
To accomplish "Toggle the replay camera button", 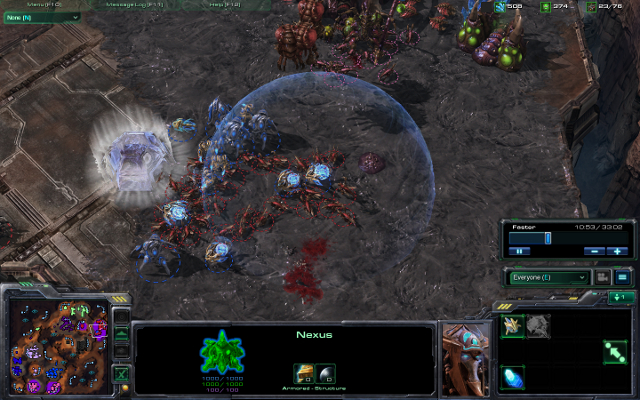I will point(603,277).
